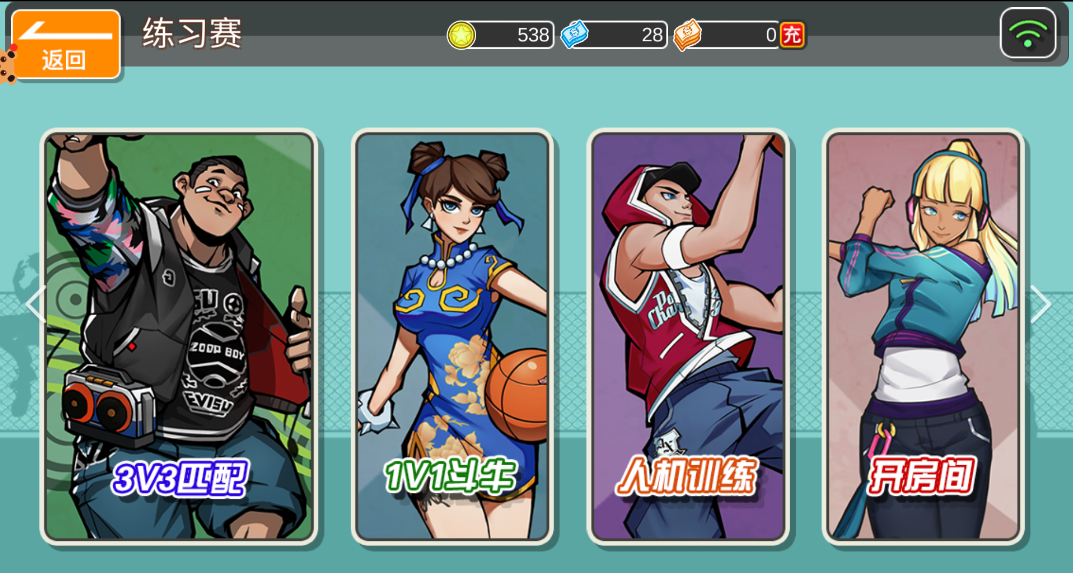Open the green Wi-Fi signal icon
Viewport: 1073px width, 573px height.
1028,33
